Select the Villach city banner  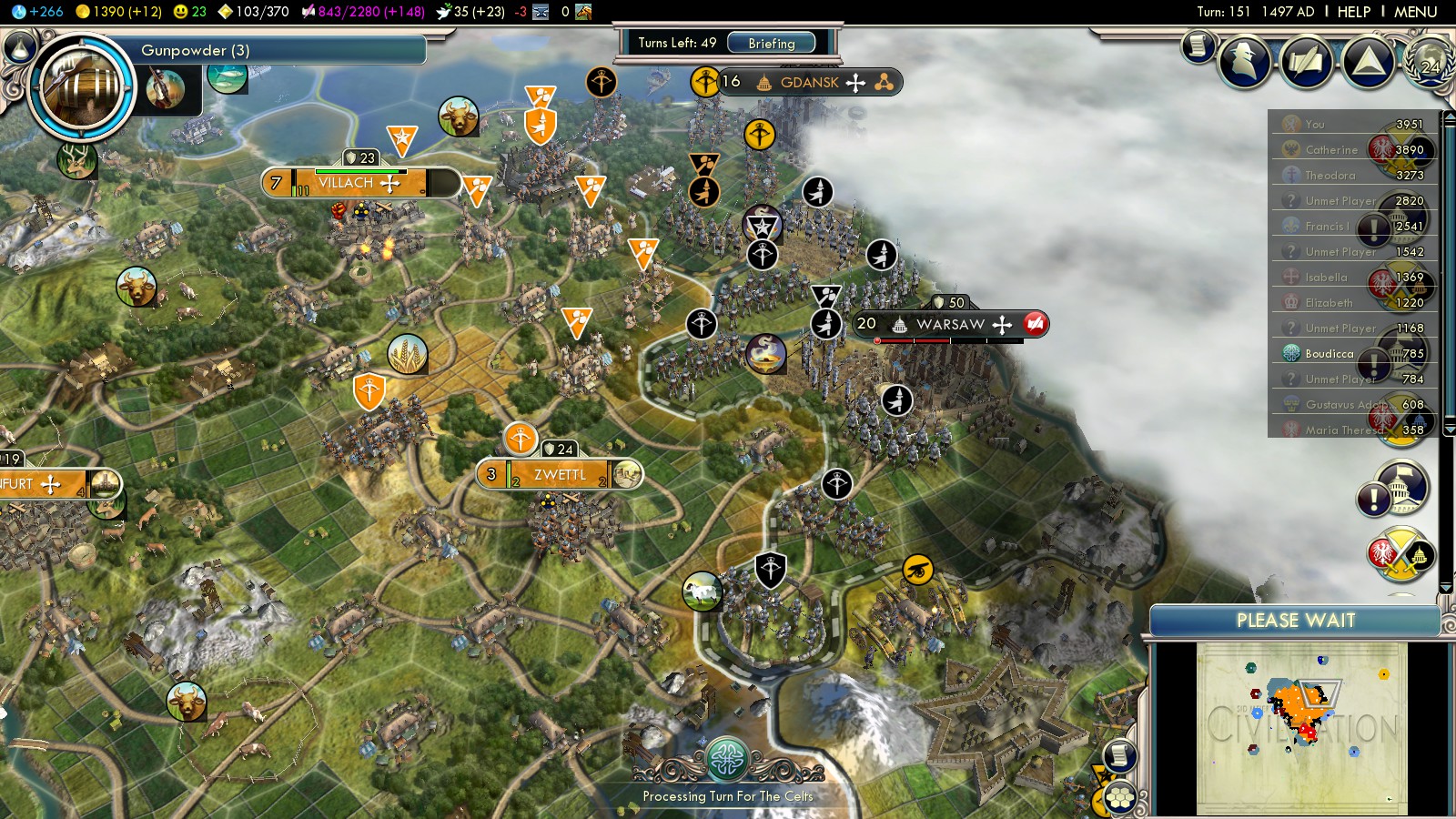pos(346,183)
